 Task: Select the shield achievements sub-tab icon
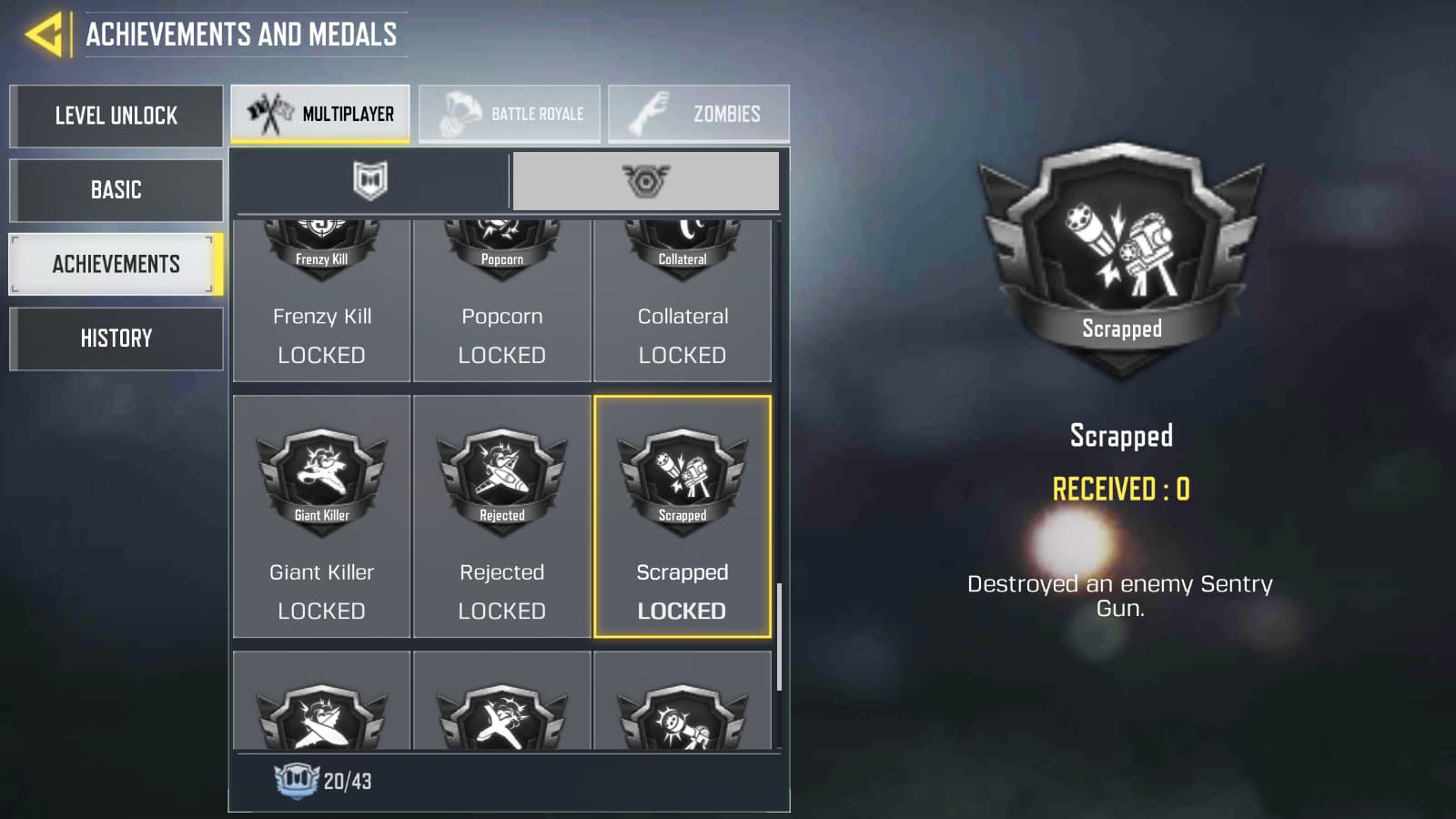(372, 179)
